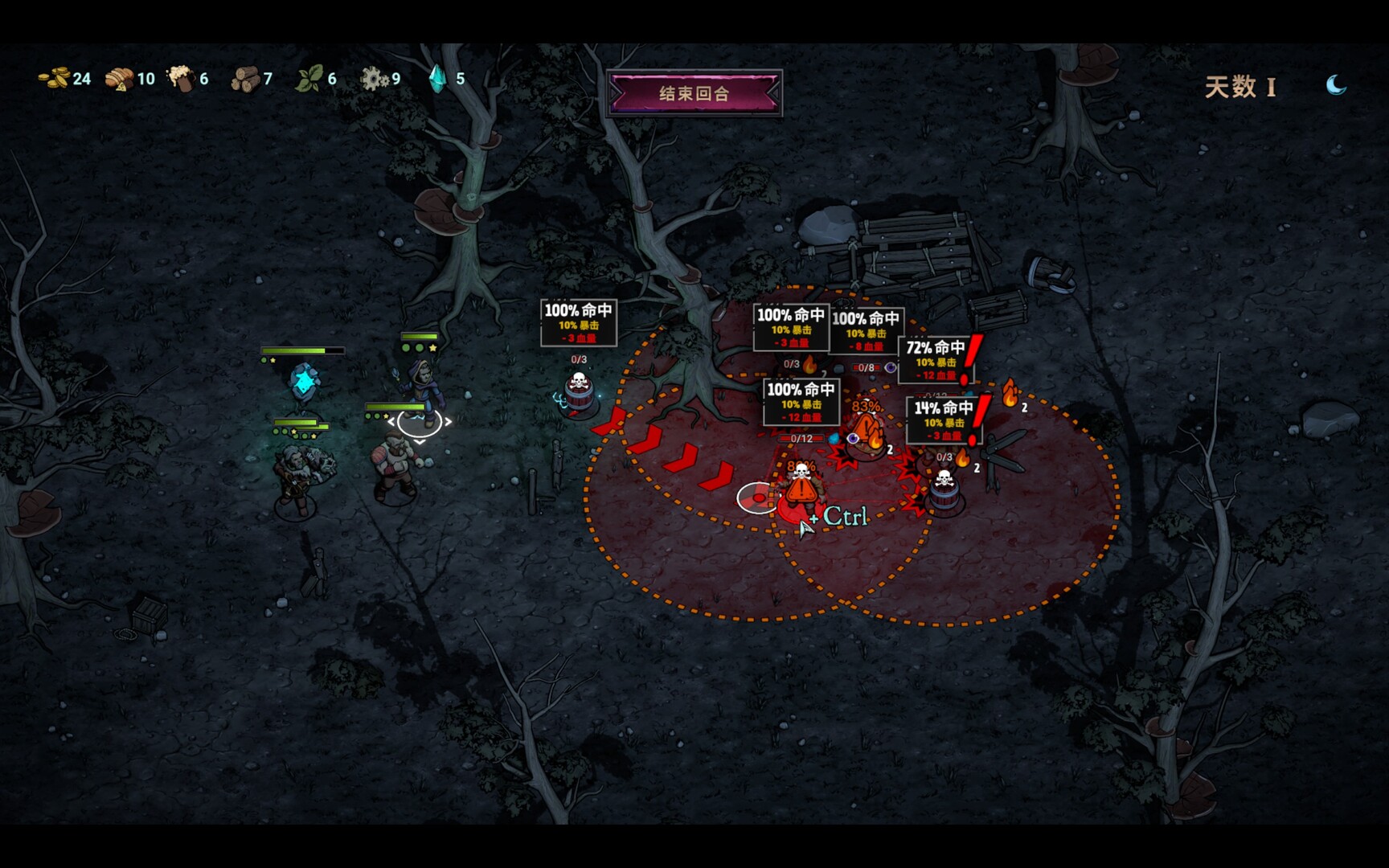Select the hooded mage character with the wand
This screenshot has width=1389, height=868.
tap(424, 384)
